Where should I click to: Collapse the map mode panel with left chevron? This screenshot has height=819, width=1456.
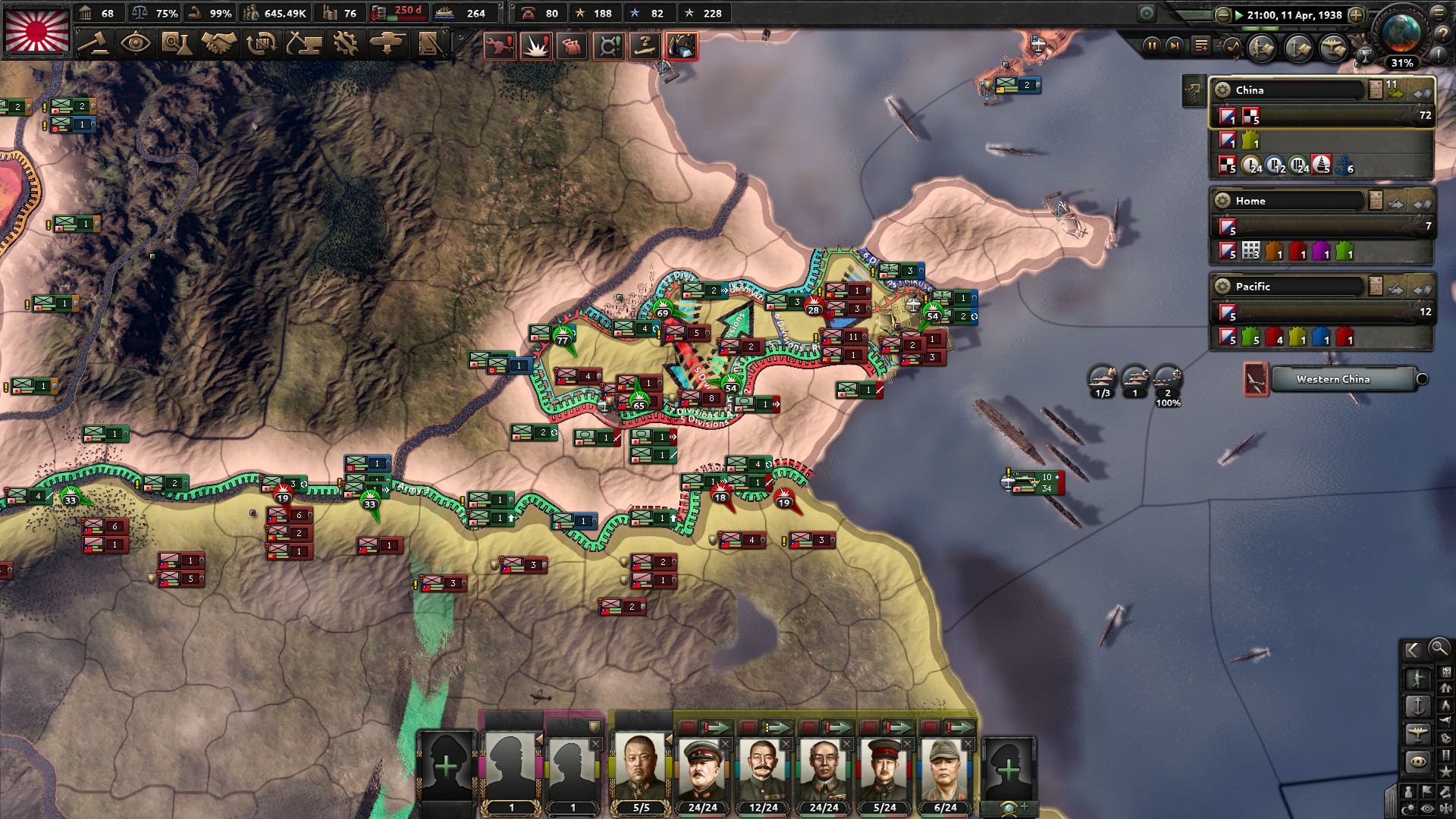pyautogui.click(x=1413, y=650)
